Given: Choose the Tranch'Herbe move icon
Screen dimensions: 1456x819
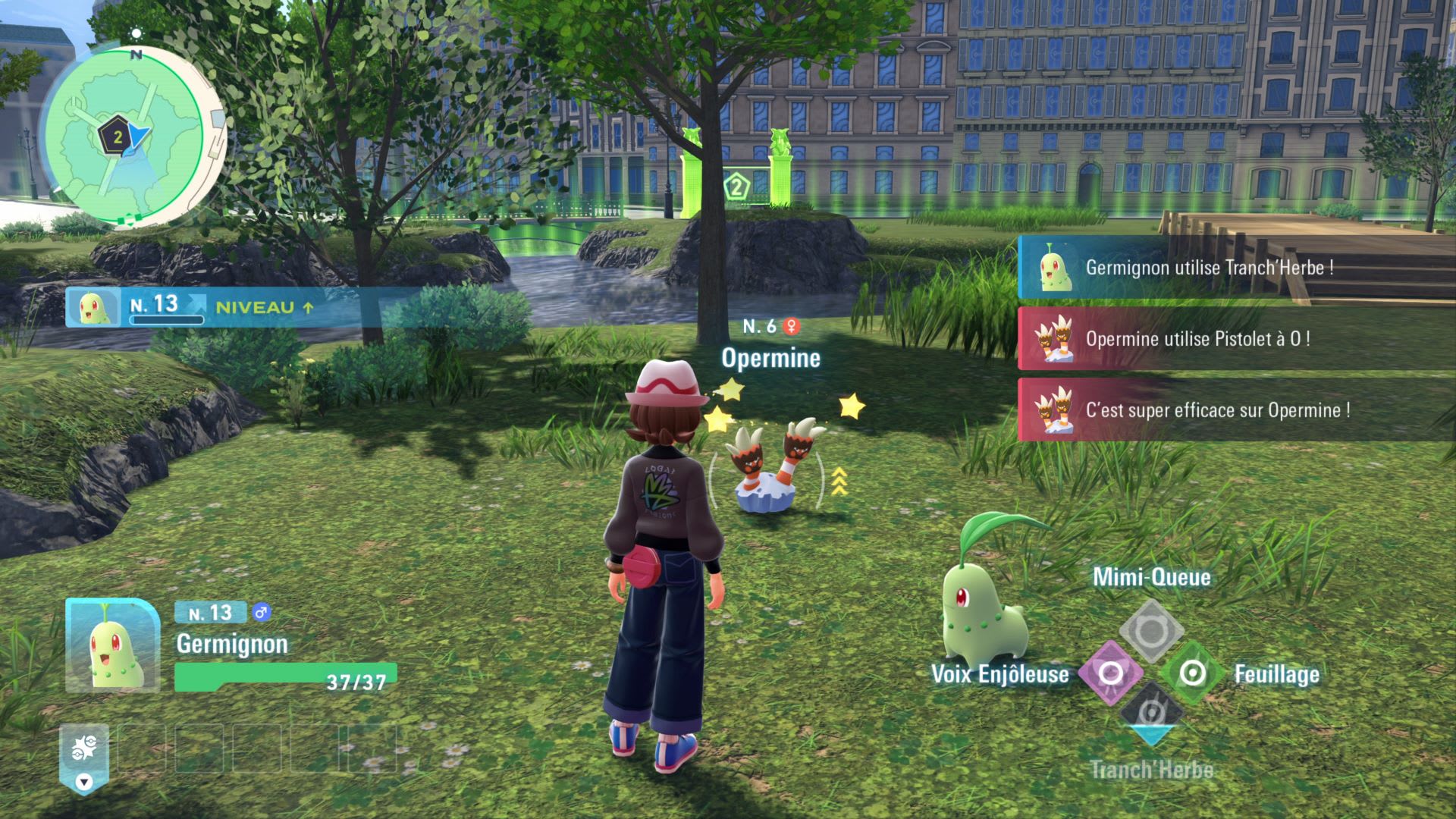Looking at the screenshot, I should click(1151, 714).
